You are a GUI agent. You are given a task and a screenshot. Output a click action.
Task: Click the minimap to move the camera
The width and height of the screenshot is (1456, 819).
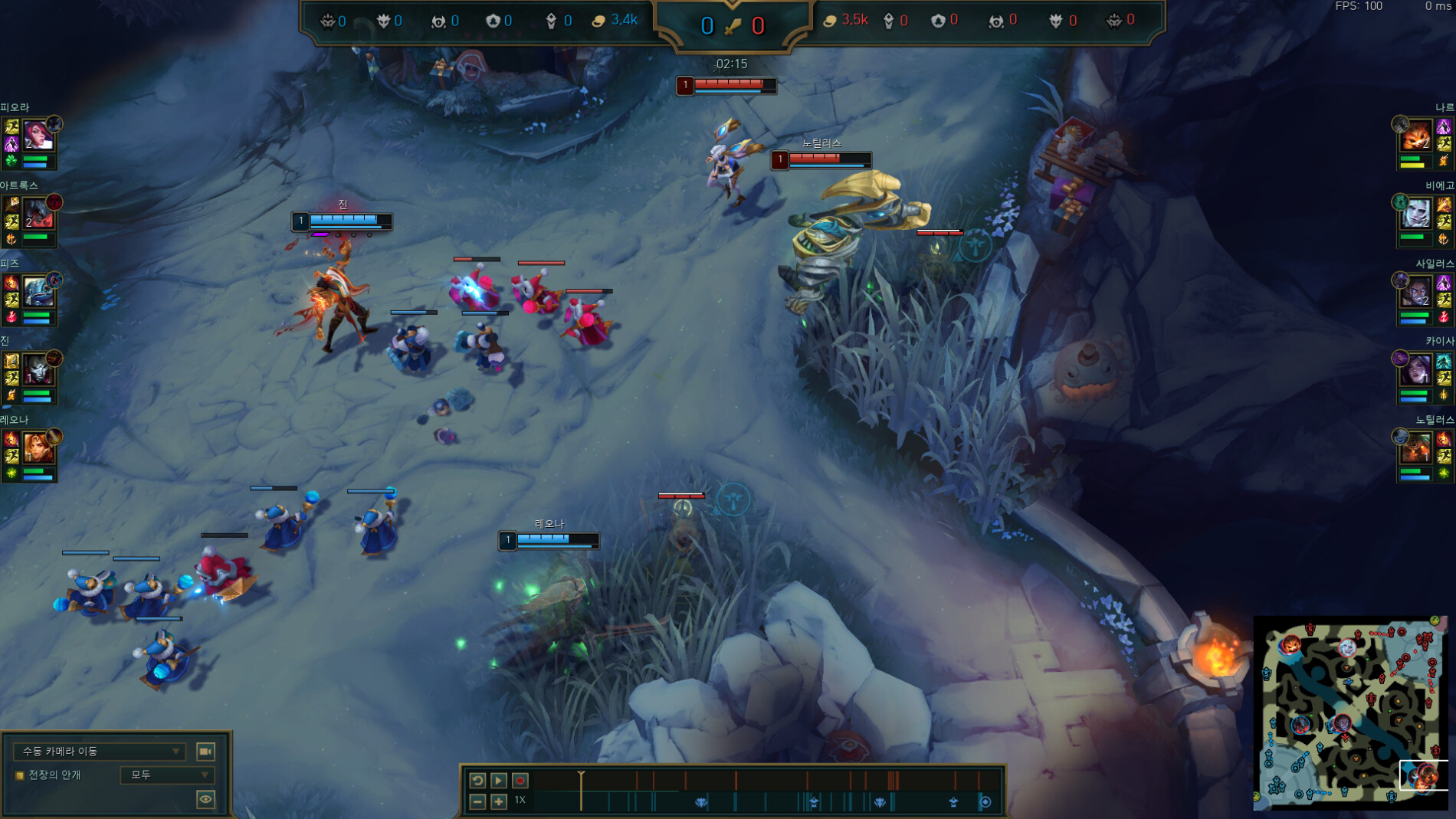(1350, 712)
